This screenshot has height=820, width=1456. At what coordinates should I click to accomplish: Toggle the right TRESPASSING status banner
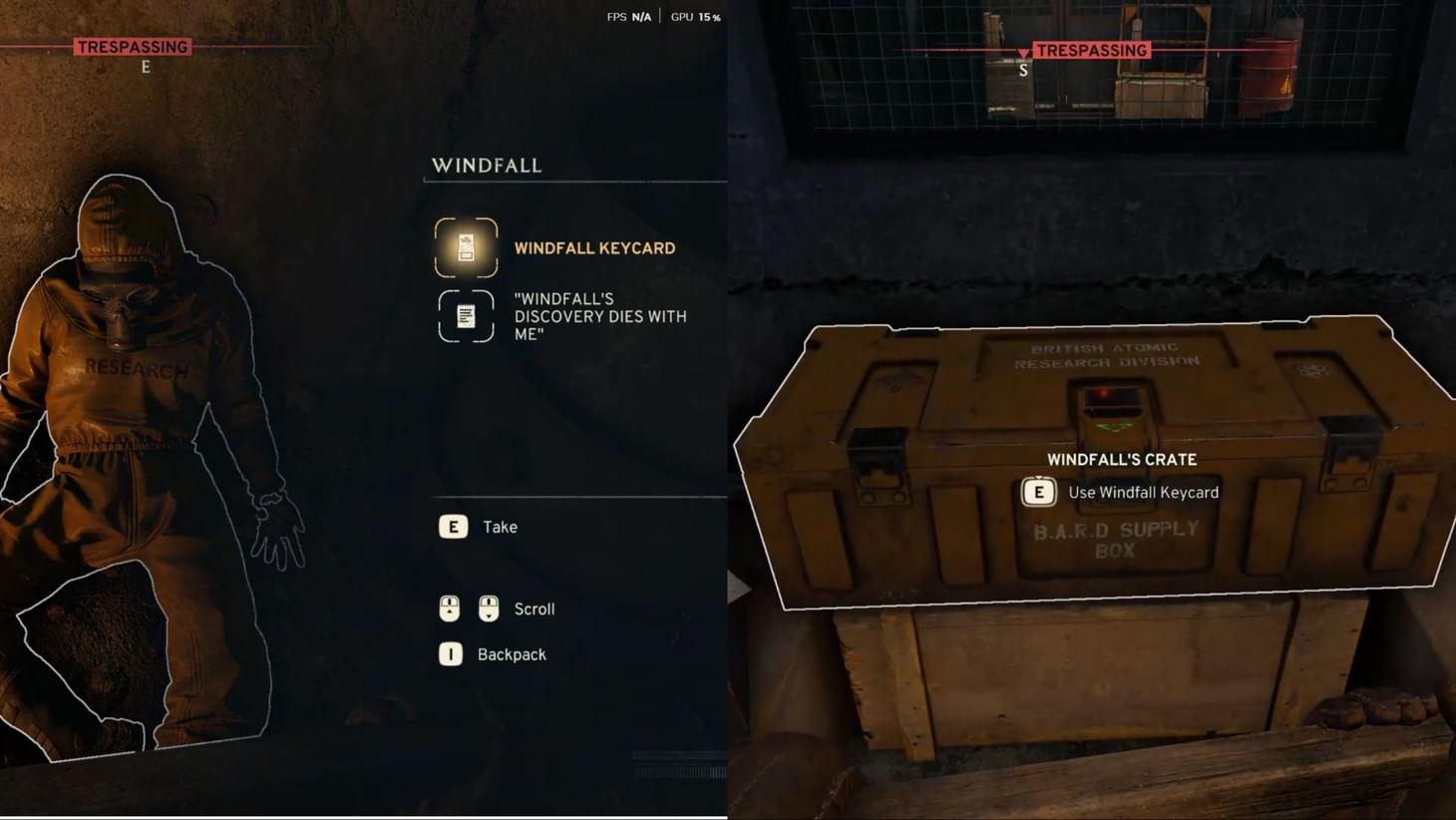[1090, 50]
